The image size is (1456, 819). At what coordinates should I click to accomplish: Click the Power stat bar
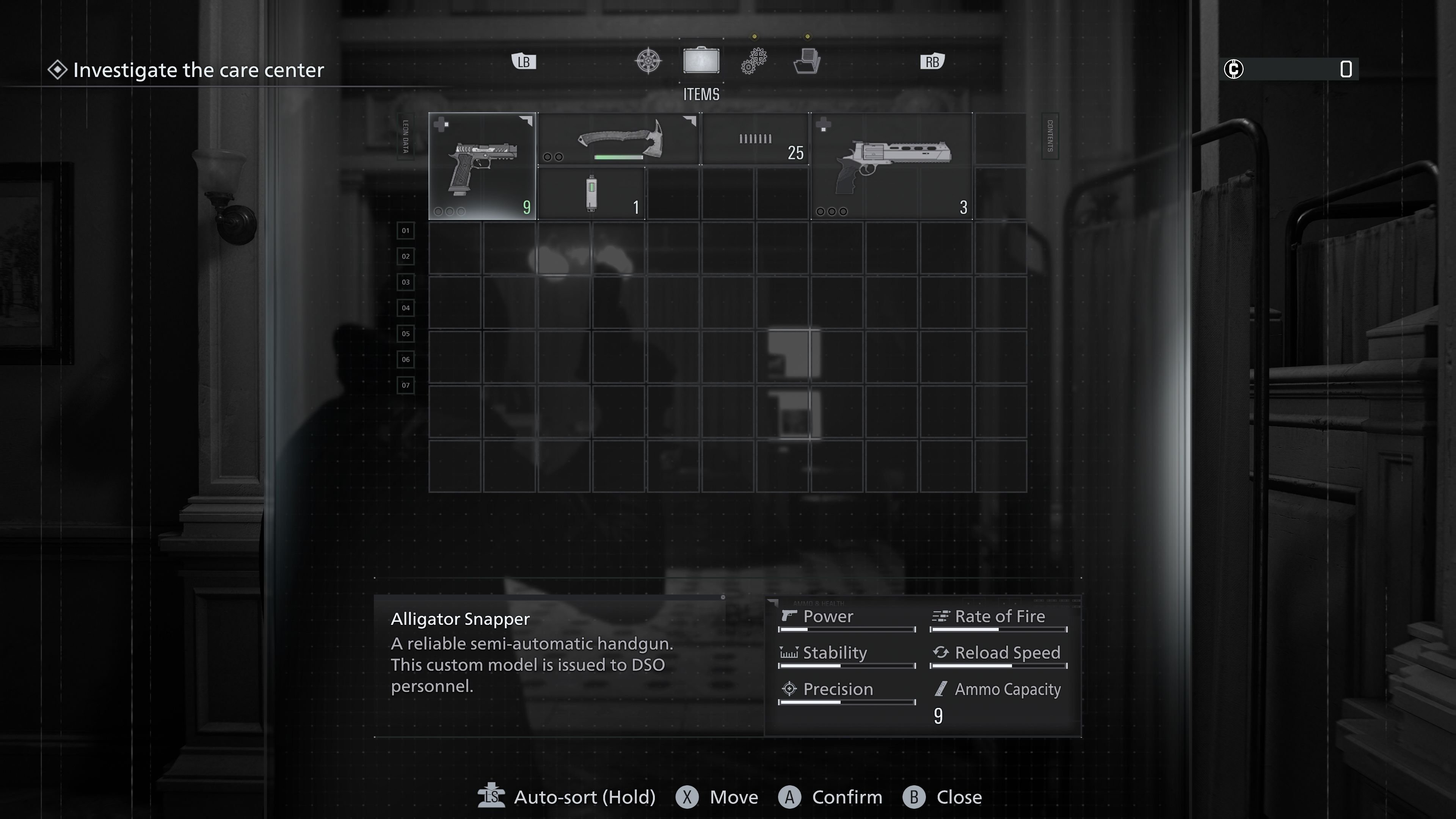[846, 629]
